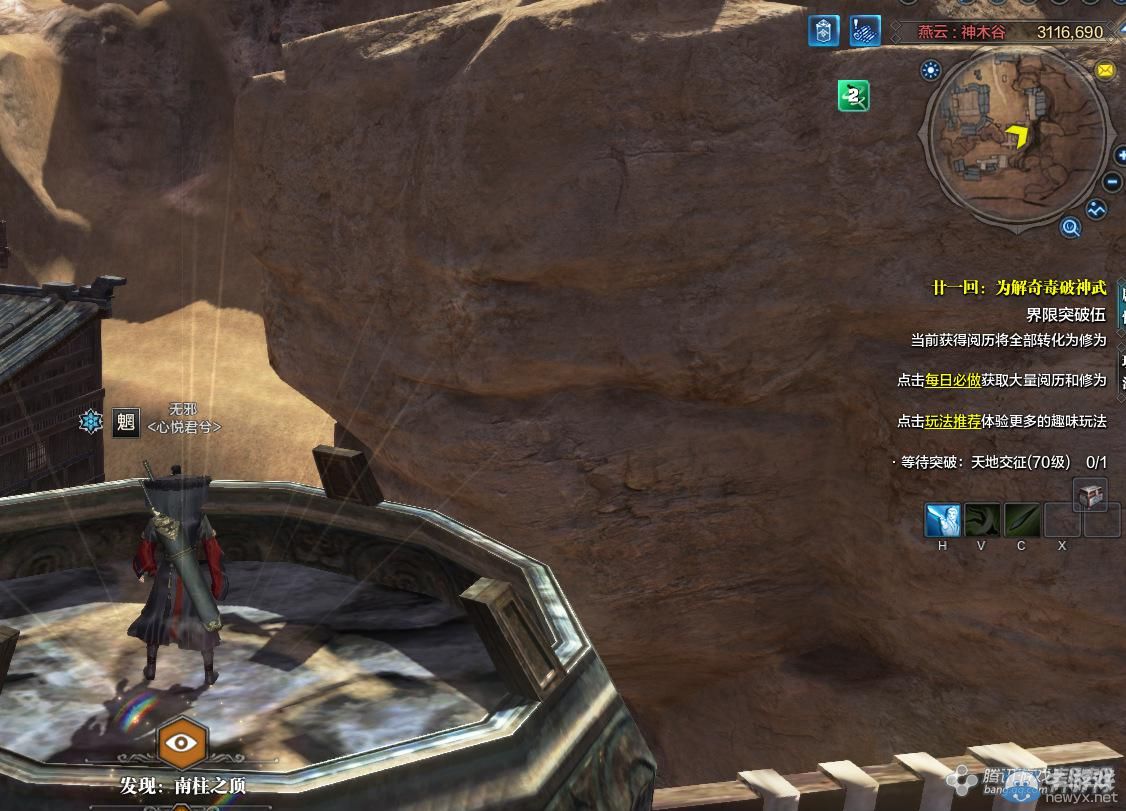Open the blue scroll notice icon
Screen dimensions: 1126x811
865,32
